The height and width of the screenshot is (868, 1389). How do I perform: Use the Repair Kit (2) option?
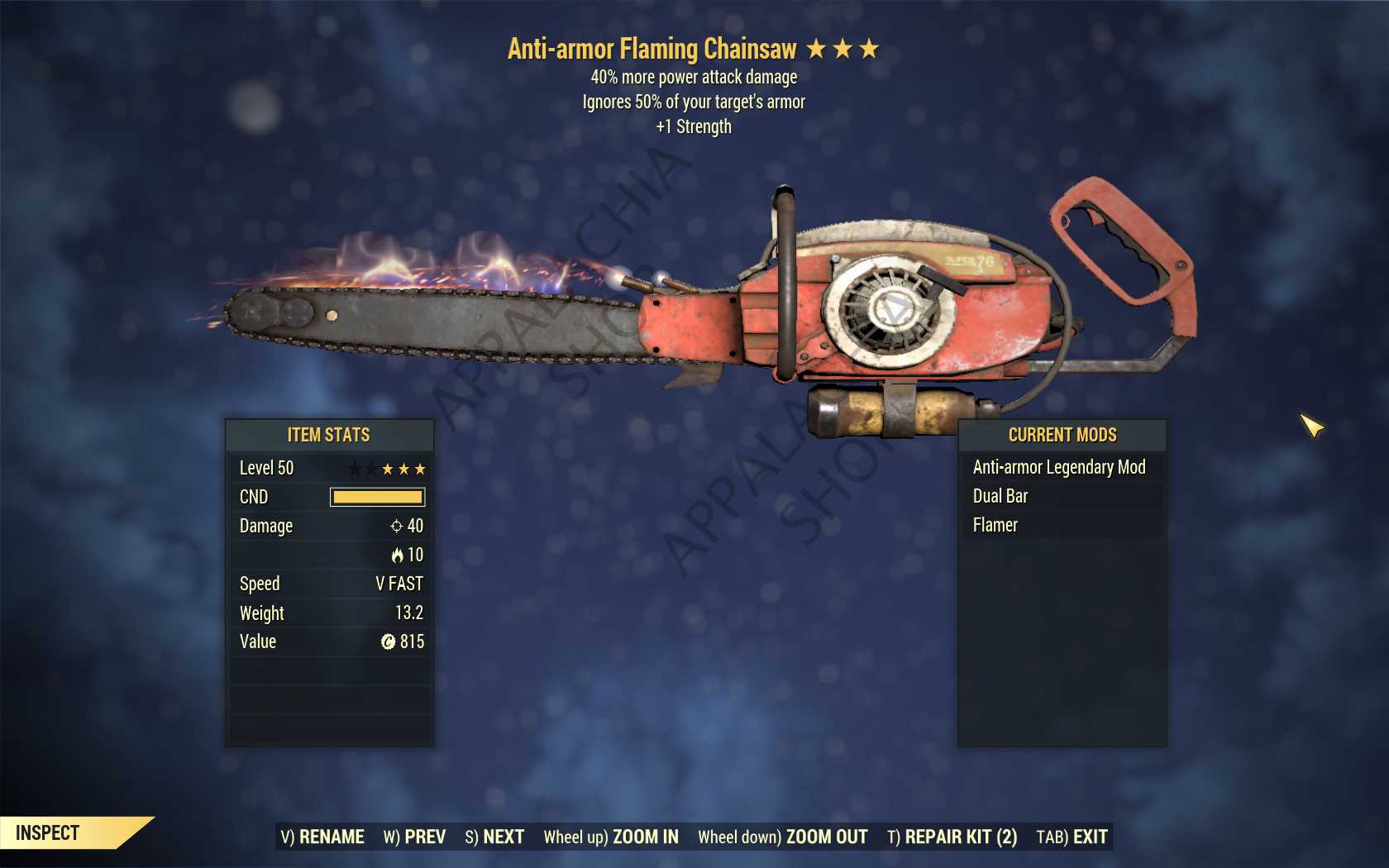tap(952, 837)
